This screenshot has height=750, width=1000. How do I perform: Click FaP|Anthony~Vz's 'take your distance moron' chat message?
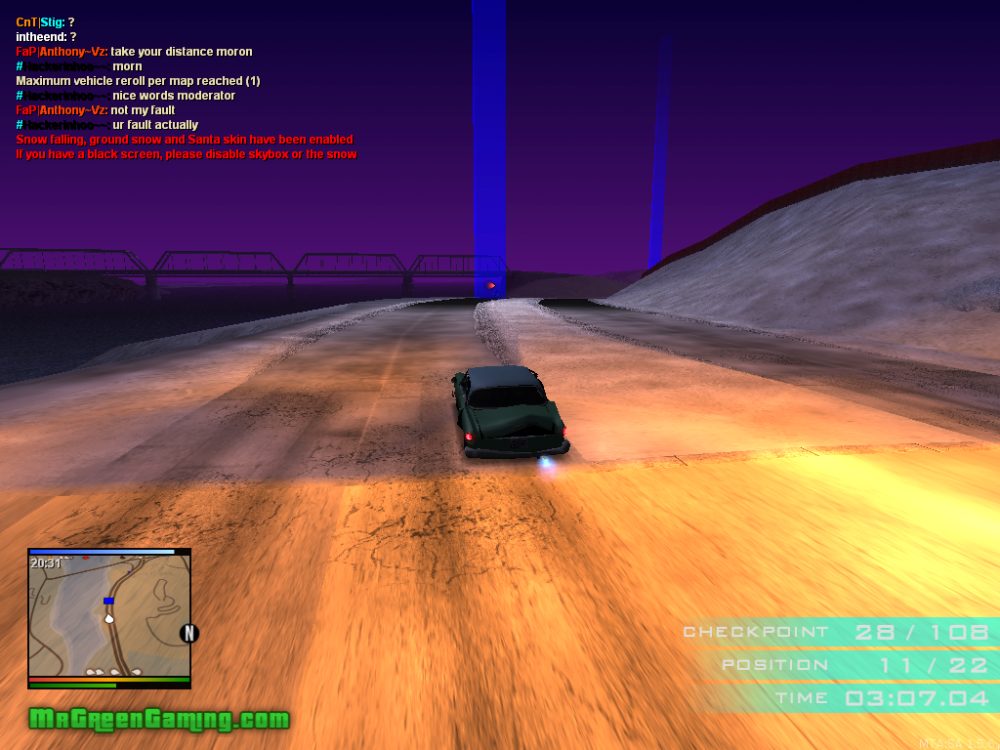coord(181,51)
